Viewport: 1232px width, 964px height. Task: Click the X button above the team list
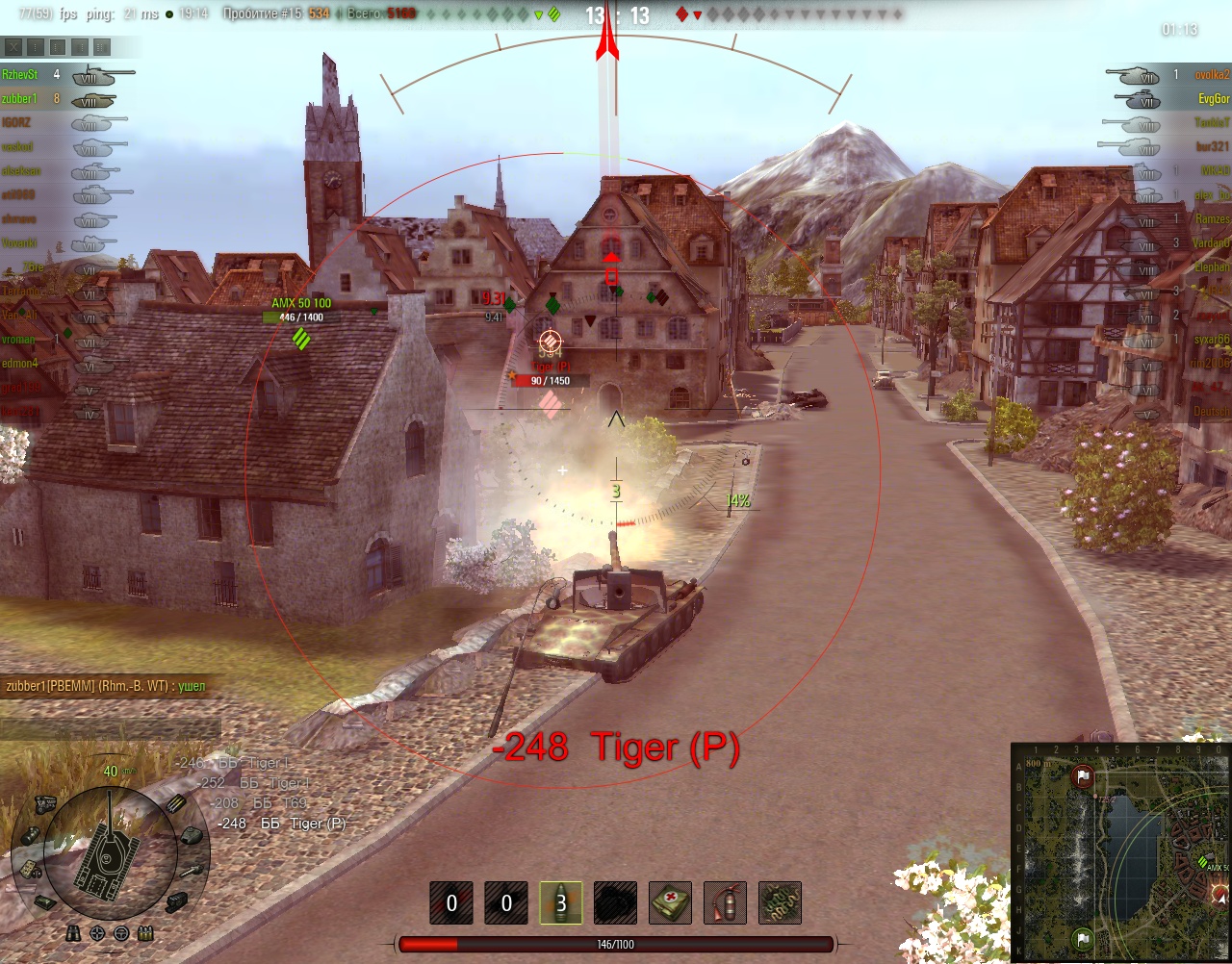point(13,46)
